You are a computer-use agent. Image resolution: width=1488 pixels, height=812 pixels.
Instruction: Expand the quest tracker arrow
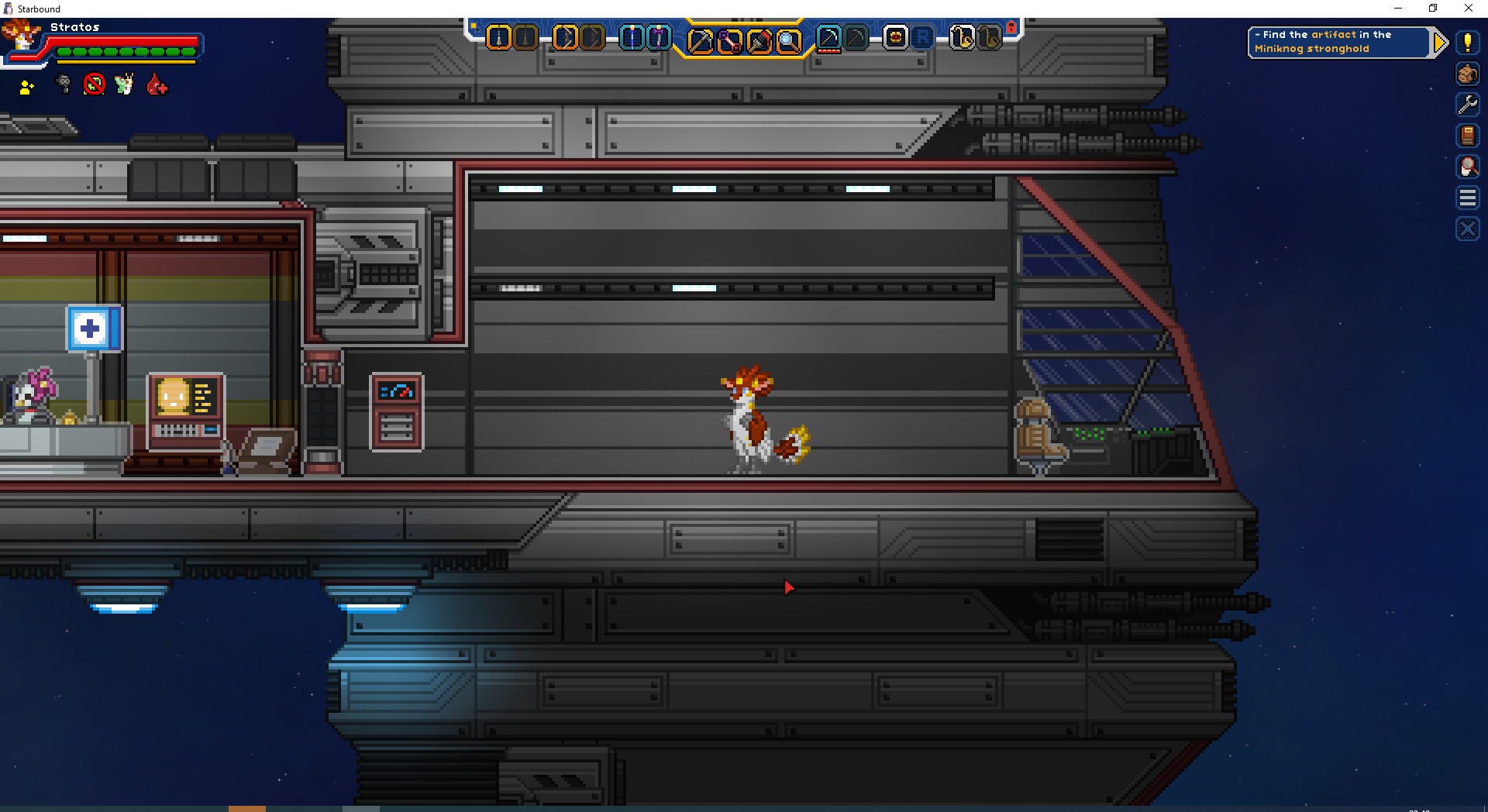[1440, 43]
